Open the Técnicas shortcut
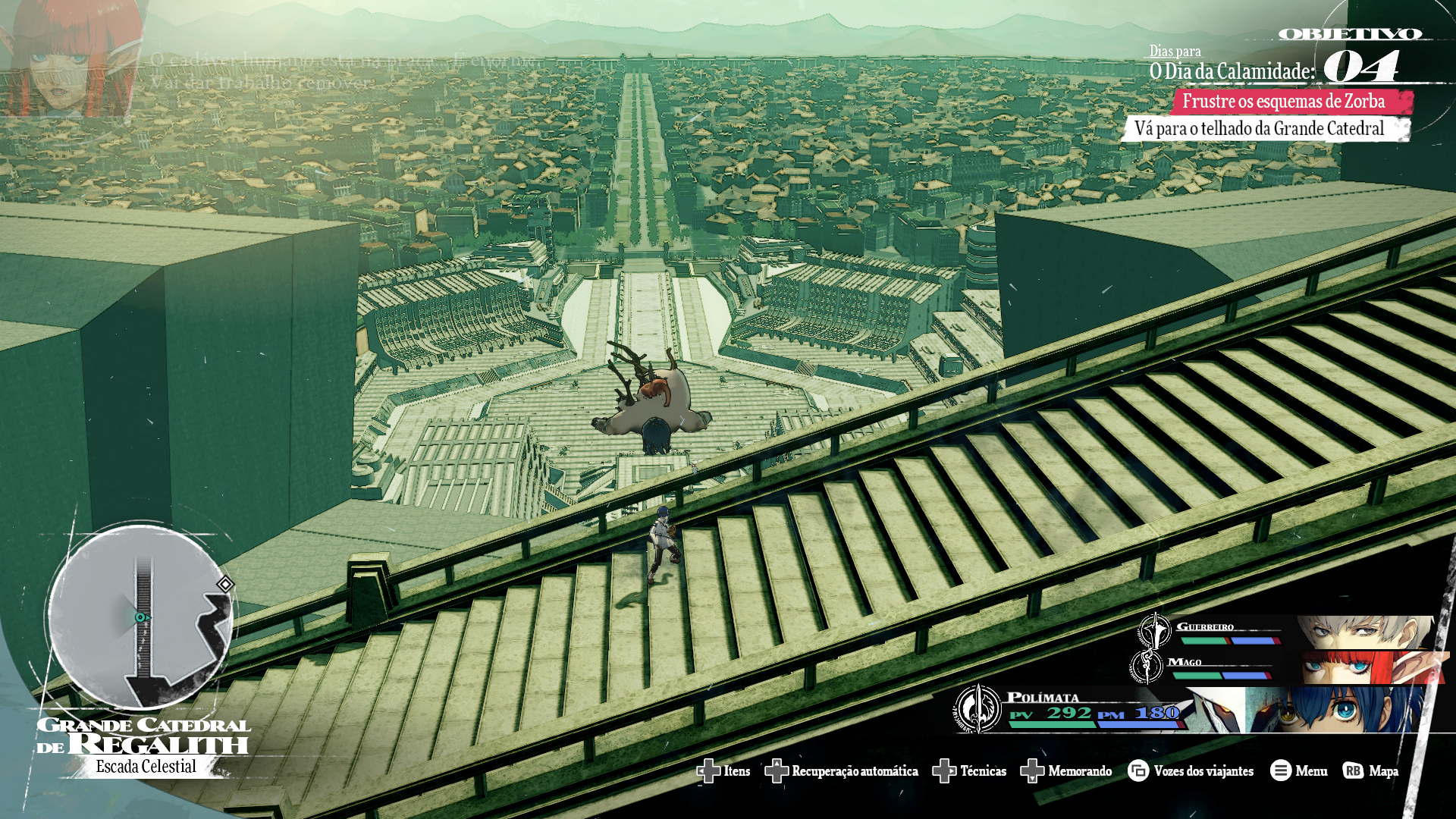1456x819 pixels. tap(969, 770)
